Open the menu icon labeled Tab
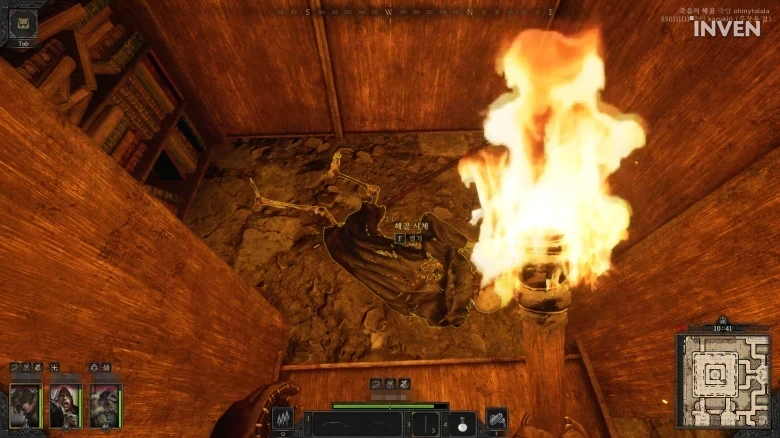This screenshot has width=780, height=438. coord(23,23)
